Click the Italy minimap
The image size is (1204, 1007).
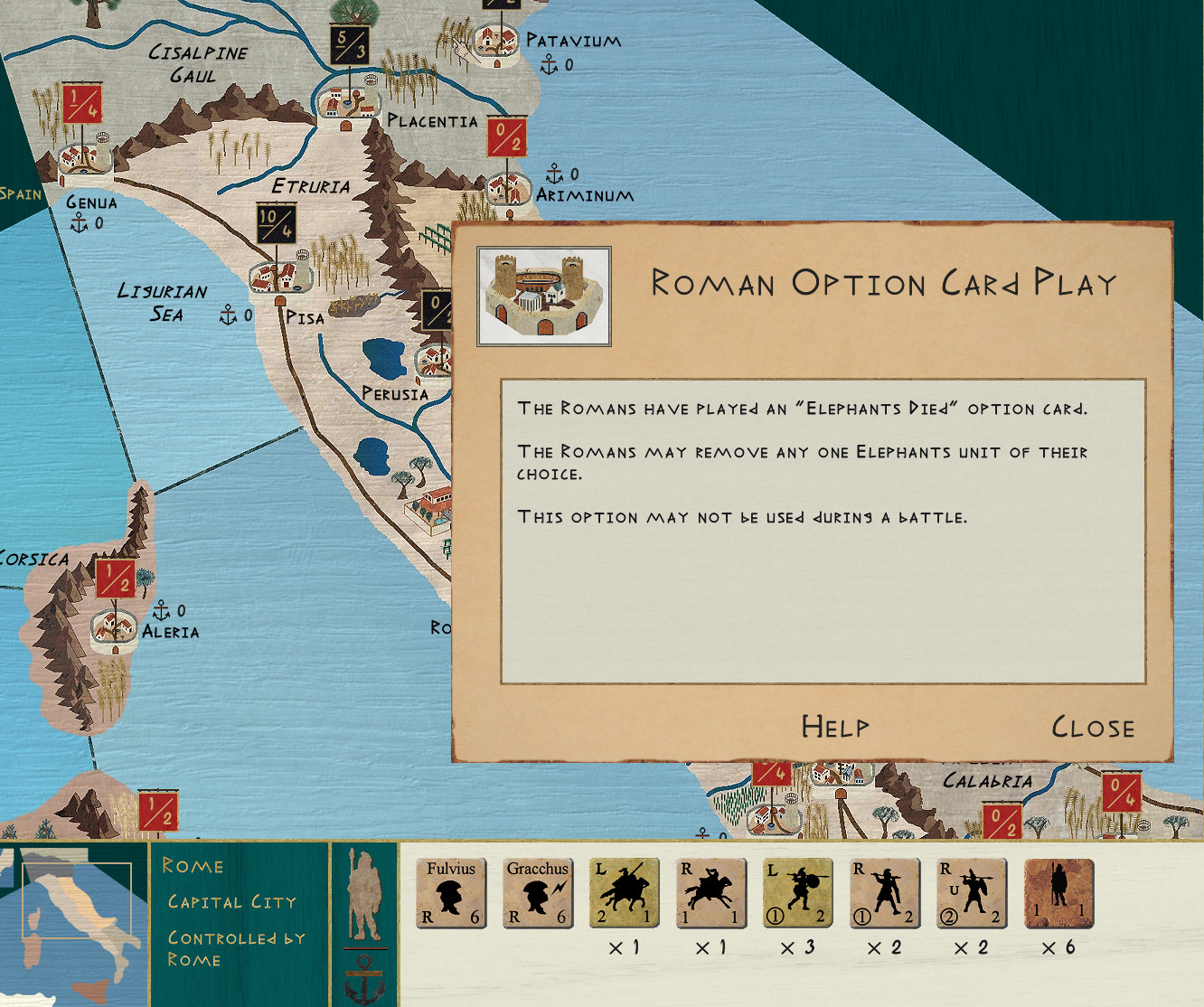click(74, 922)
